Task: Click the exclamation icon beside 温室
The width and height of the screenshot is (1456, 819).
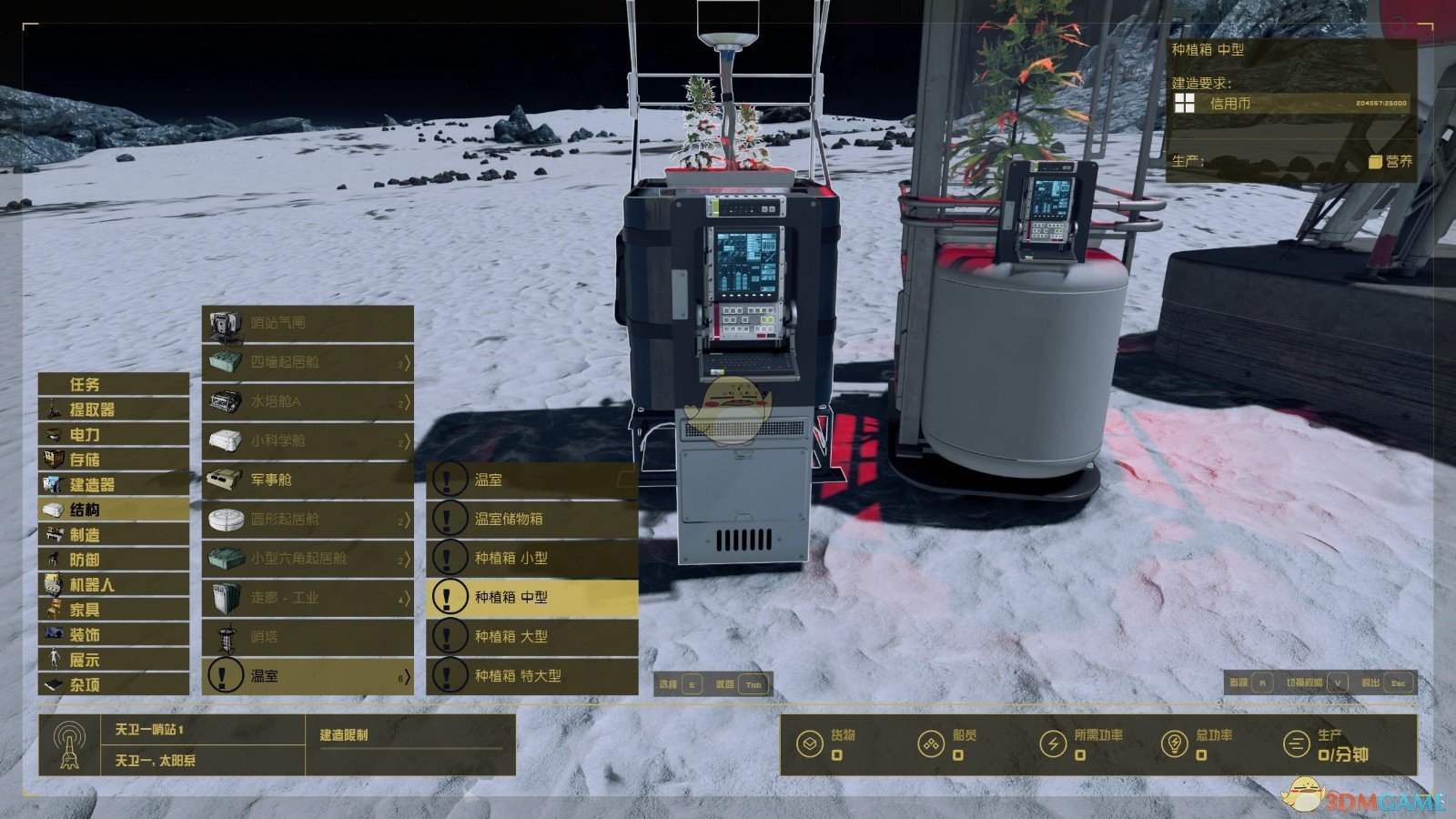Action: [447, 478]
